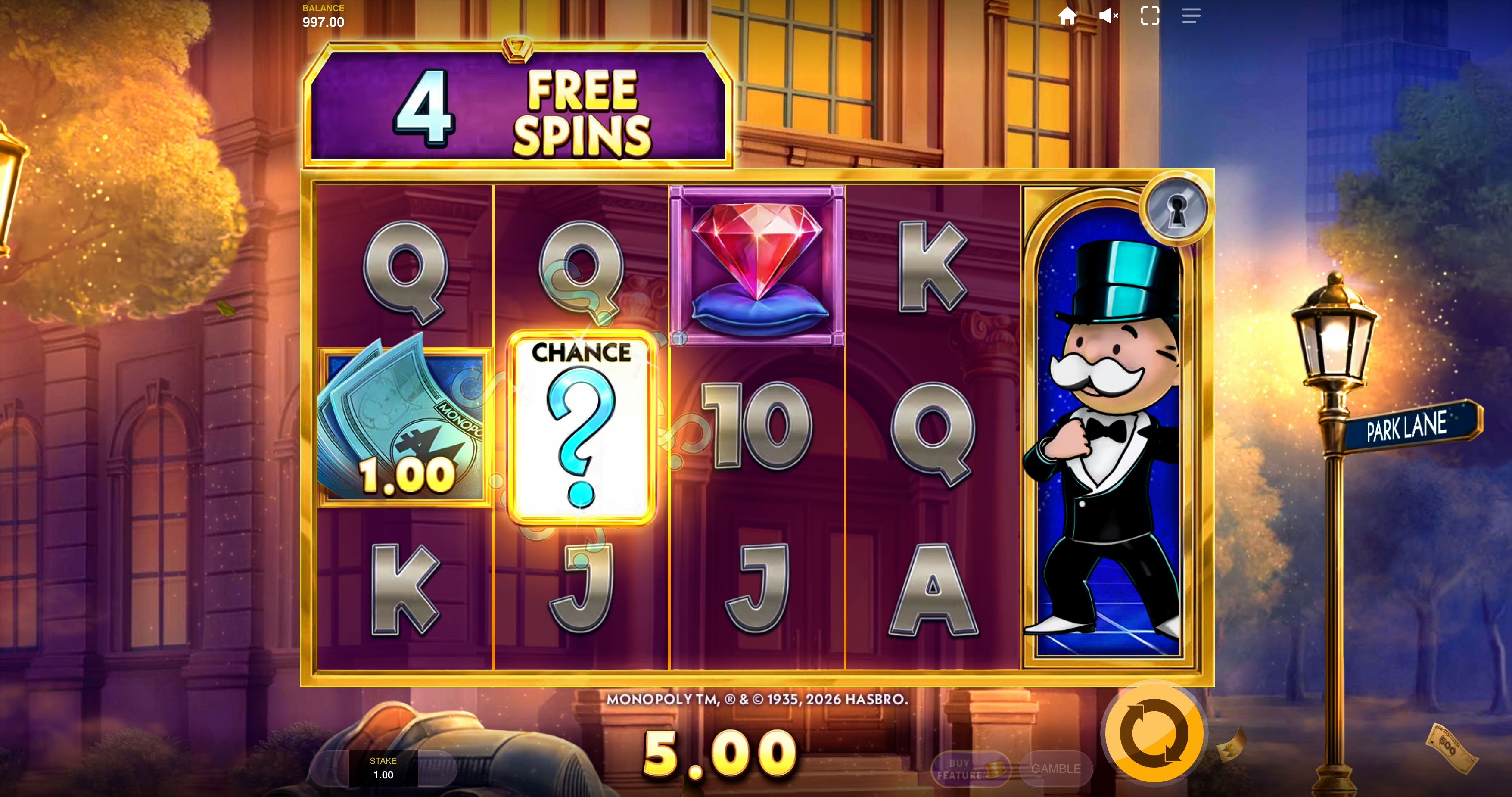Click the home icon to exit the game
The image size is (1512, 797).
click(1068, 16)
